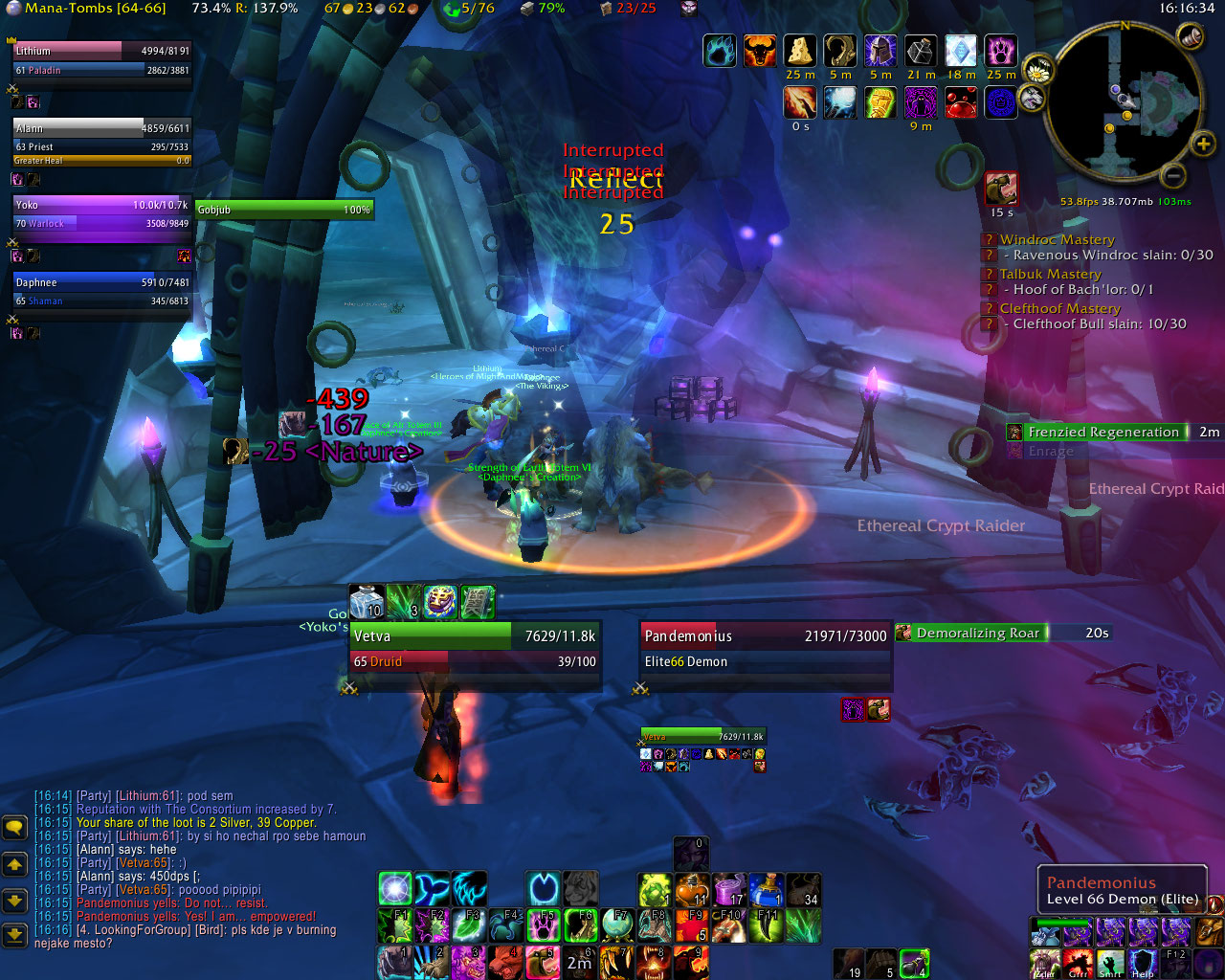Viewport: 1225px width, 980px height.
Task: Zoom out the minimap with minus button
Action: pyautogui.click(x=1172, y=175)
